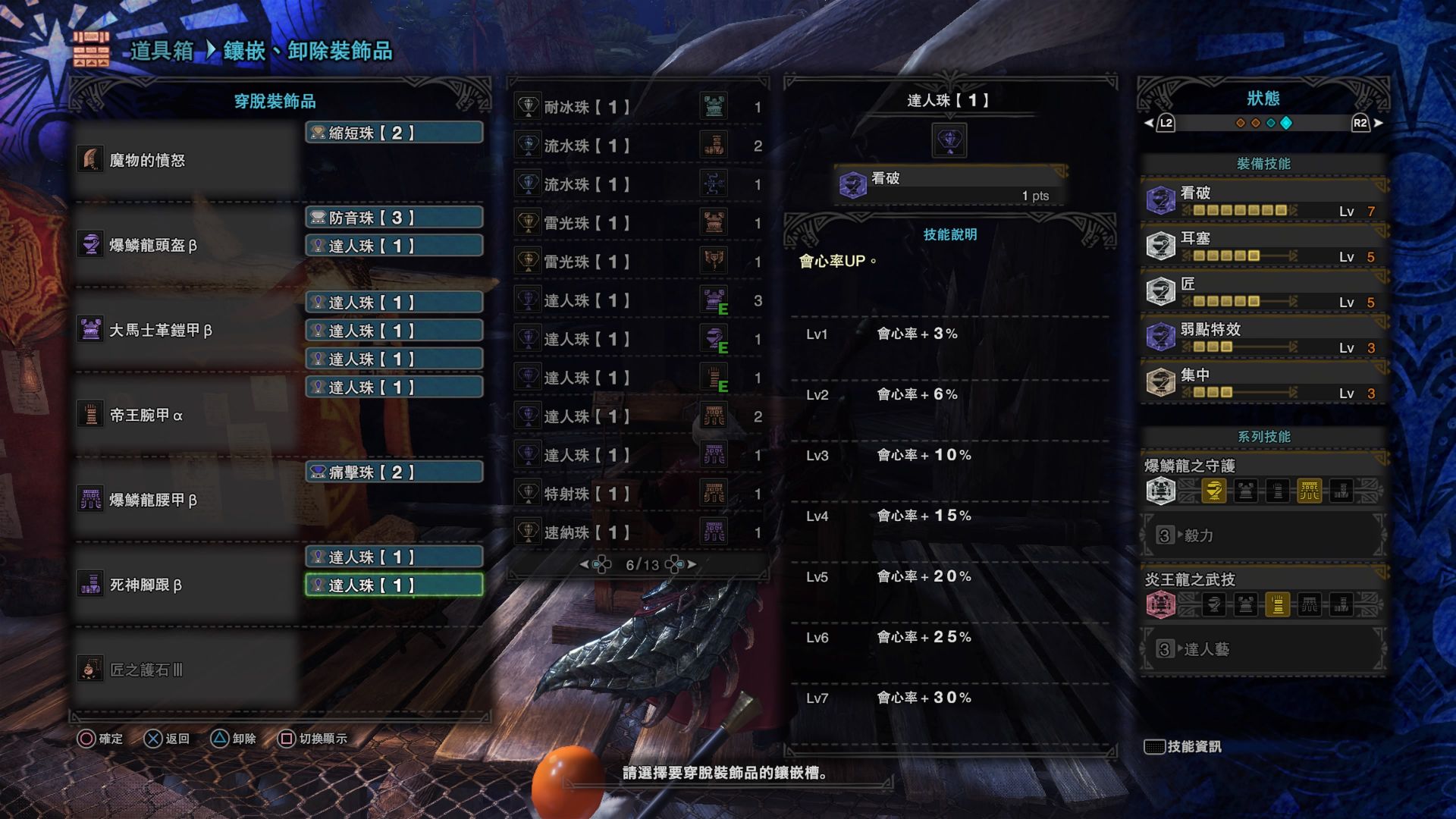
Task: Click the left arrow on the decoration pager
Action: [x=584, y=563]
